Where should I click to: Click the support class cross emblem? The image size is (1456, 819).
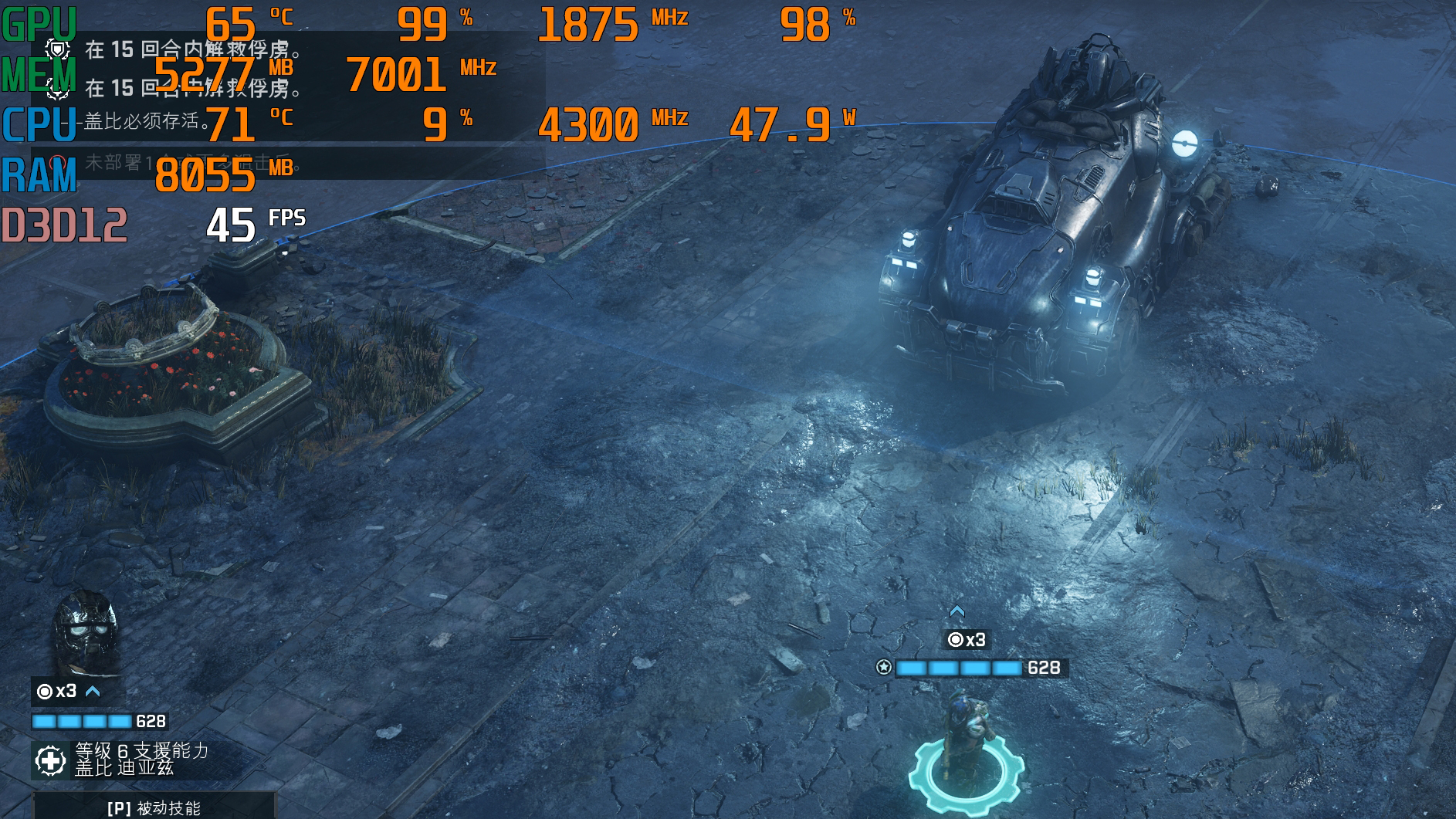[51, 761]
